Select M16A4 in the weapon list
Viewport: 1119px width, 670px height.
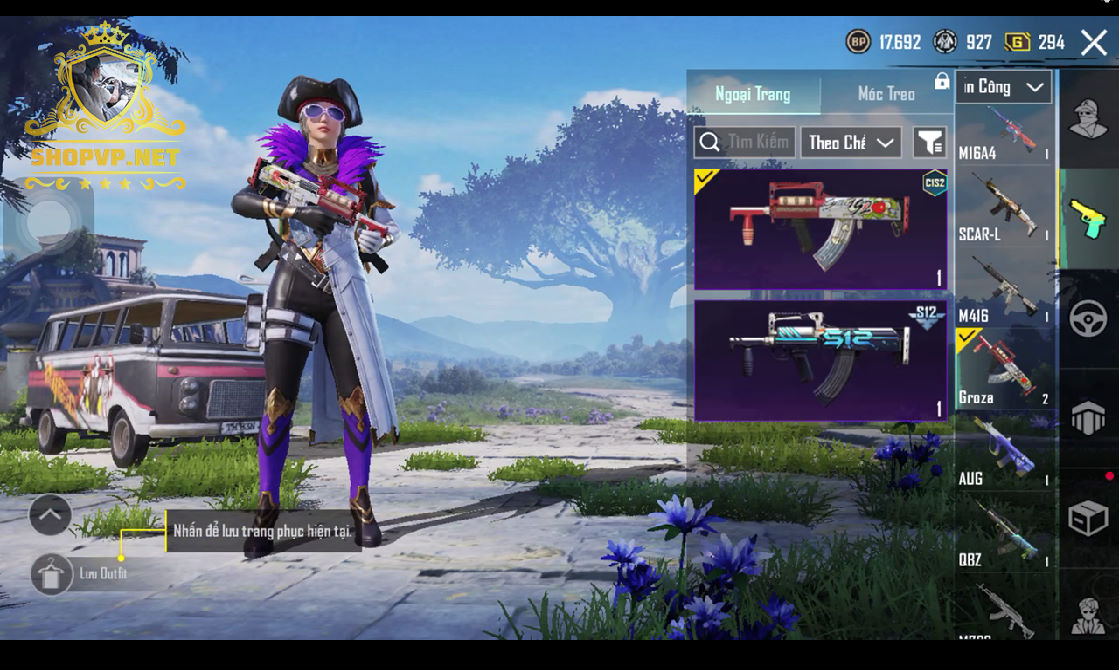(1004, 135)
